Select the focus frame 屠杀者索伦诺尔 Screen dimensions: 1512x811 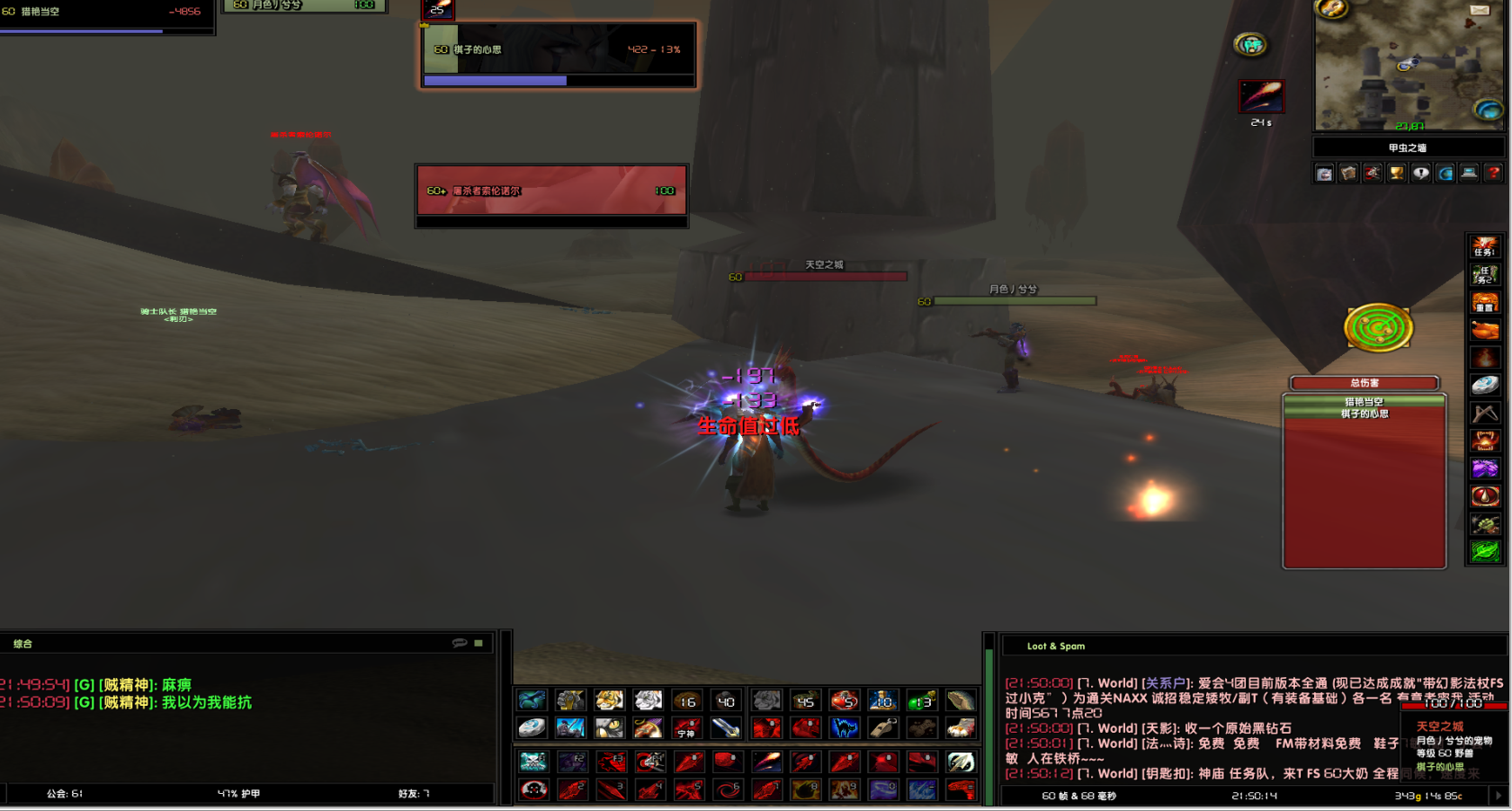pyautogui.click(x=551, y=191)
